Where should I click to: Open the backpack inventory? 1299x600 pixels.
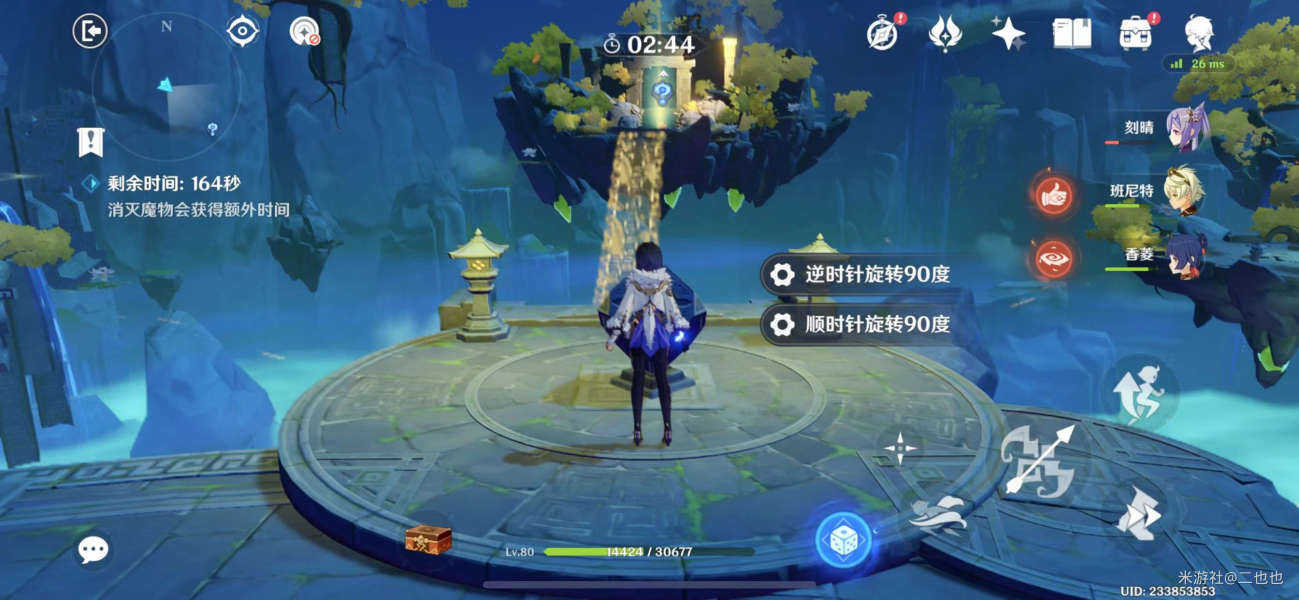click(1136, 34)
